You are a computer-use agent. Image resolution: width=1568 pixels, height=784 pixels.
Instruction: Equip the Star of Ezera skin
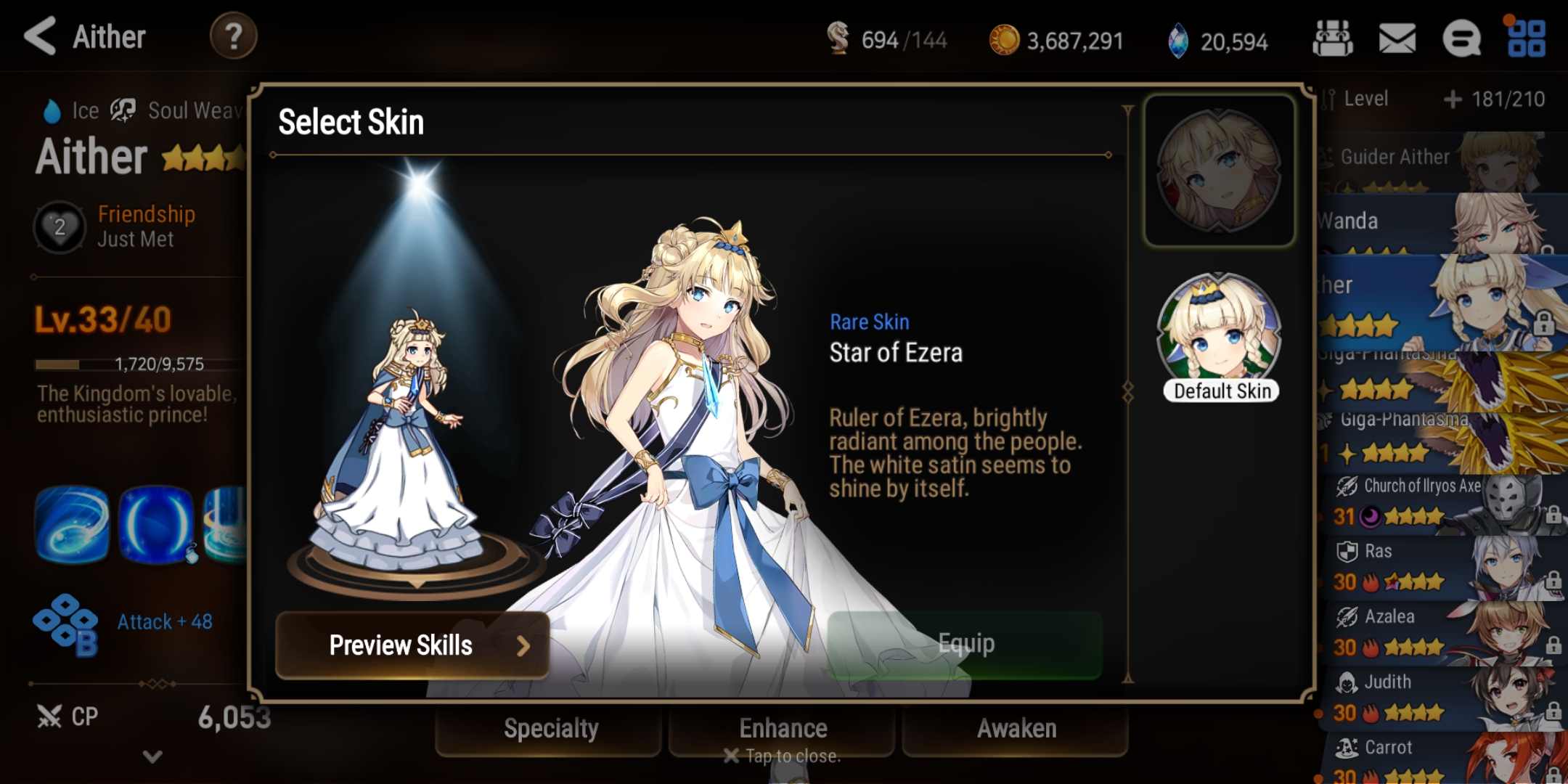coord(965,644)
